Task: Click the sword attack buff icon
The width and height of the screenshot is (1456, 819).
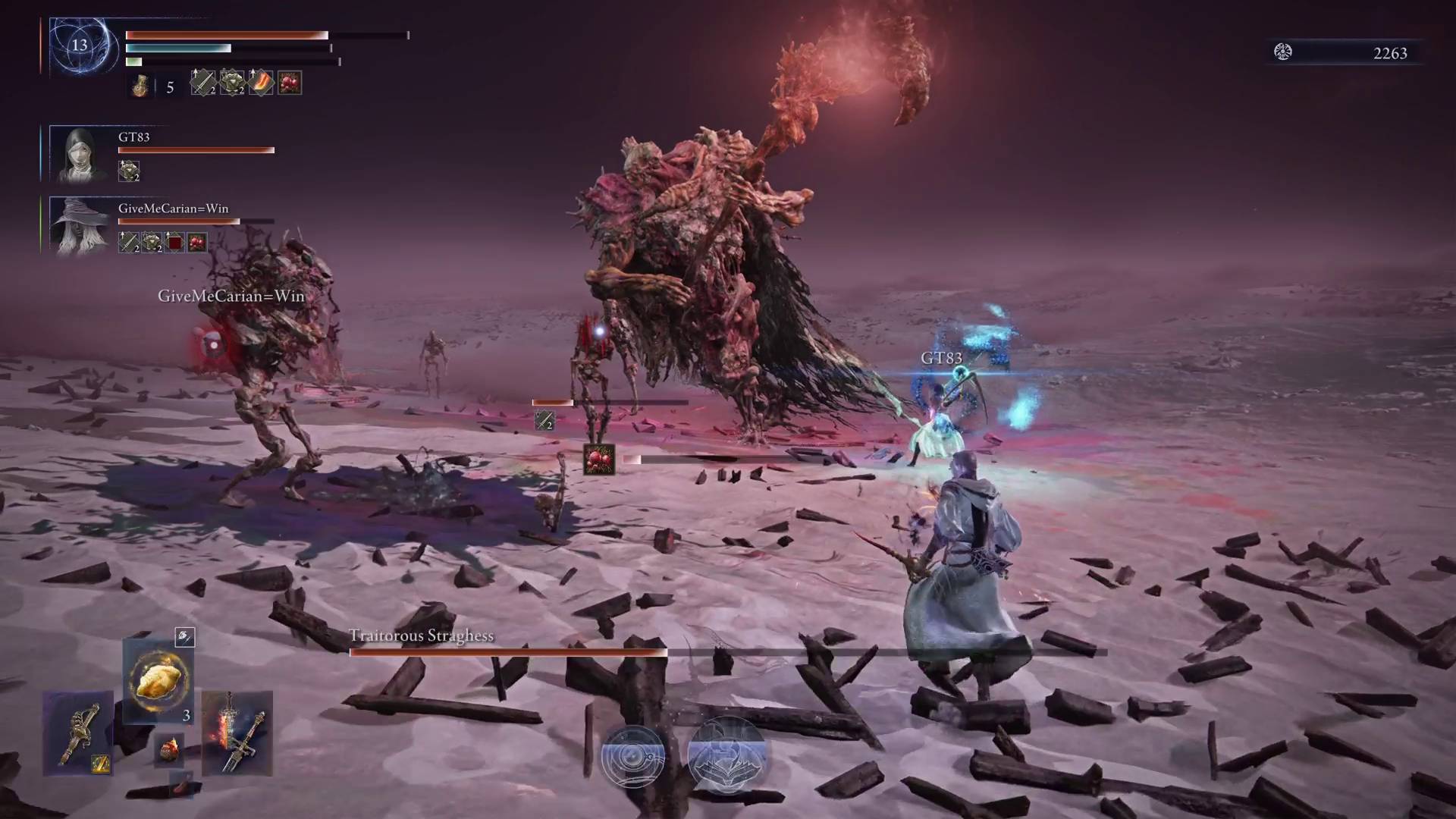Action: pos(202,83)
